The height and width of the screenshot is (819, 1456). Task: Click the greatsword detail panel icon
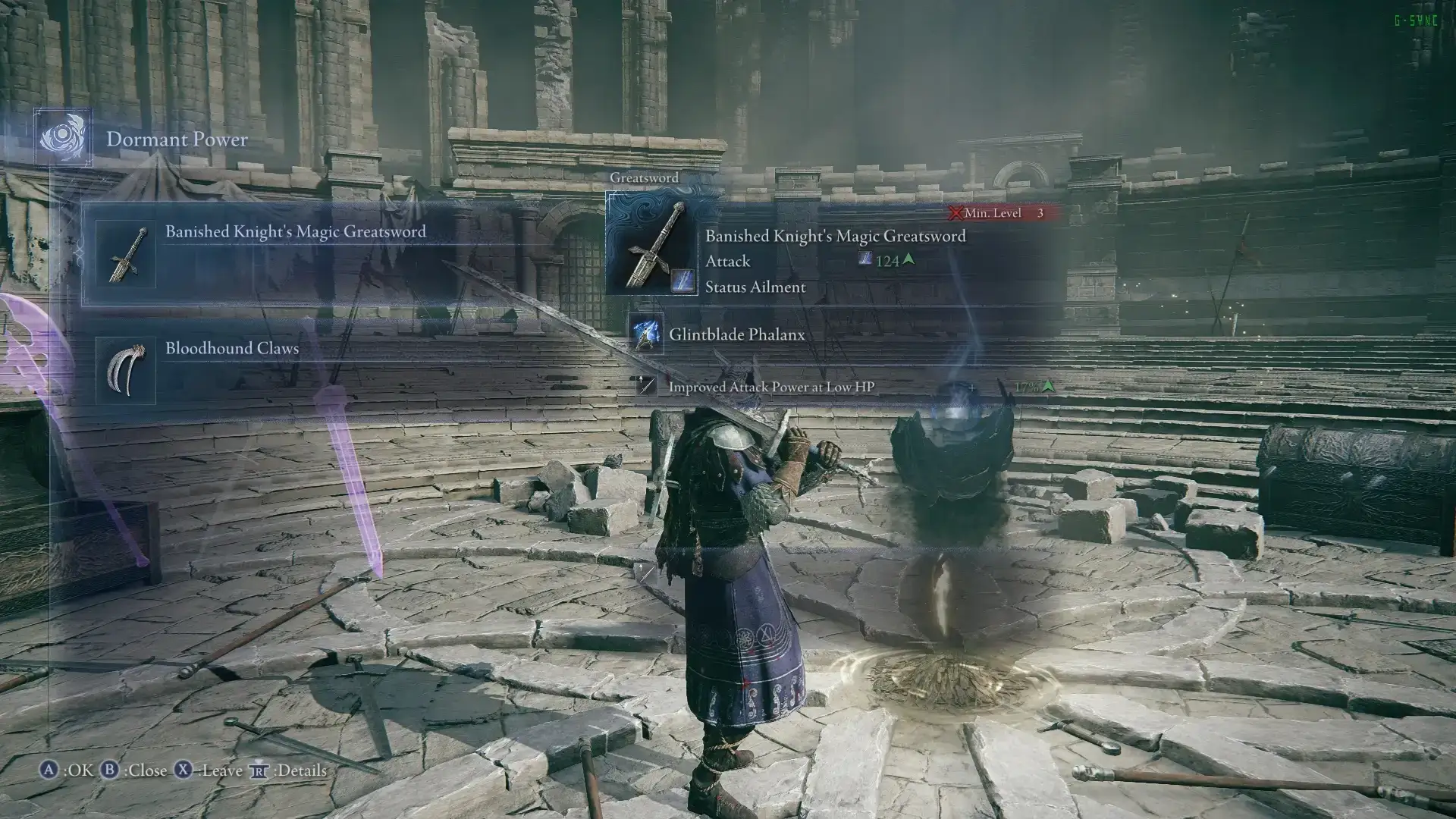pos(652,244)
